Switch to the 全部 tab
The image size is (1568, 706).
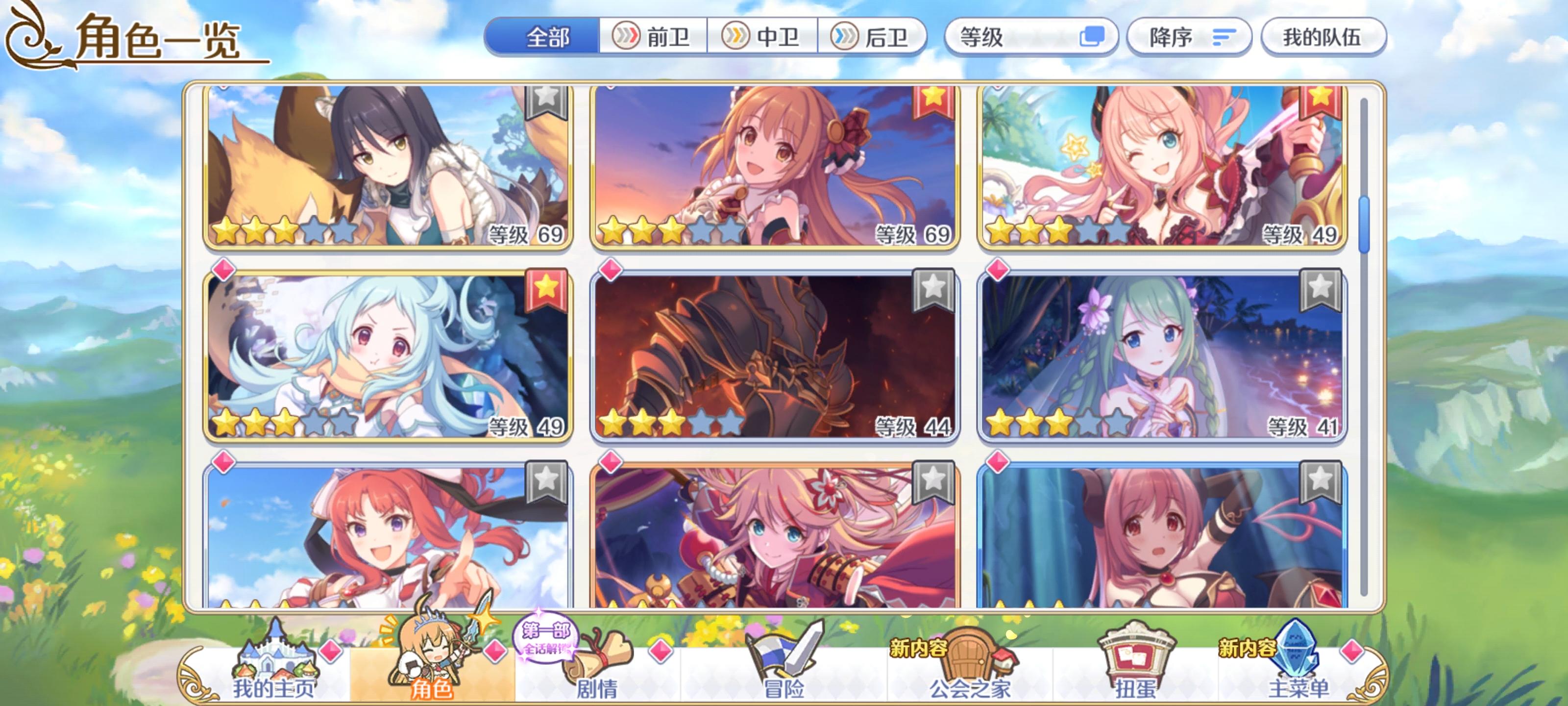[547, 37]
